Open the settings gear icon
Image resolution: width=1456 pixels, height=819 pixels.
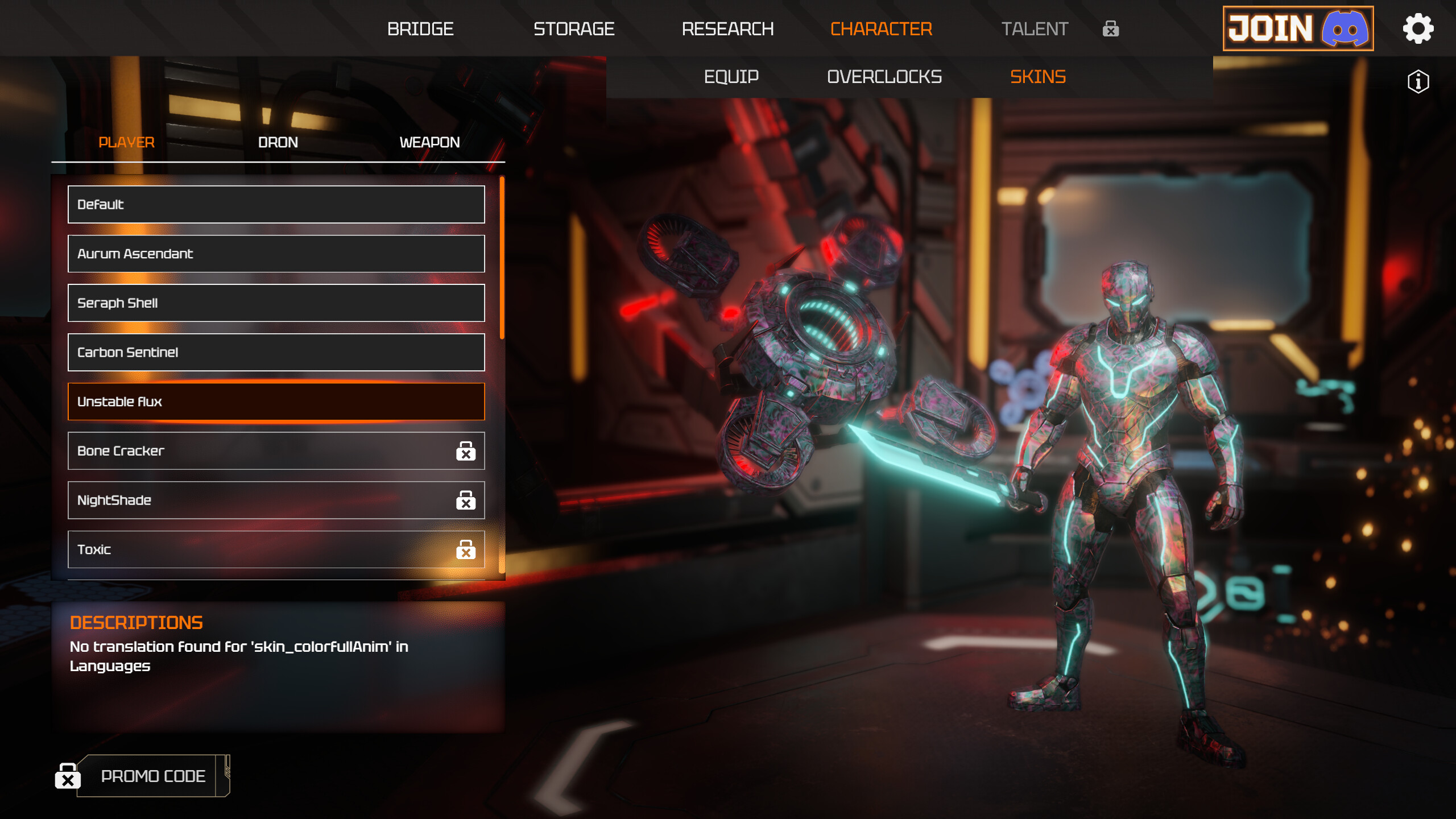[1418, 28]
